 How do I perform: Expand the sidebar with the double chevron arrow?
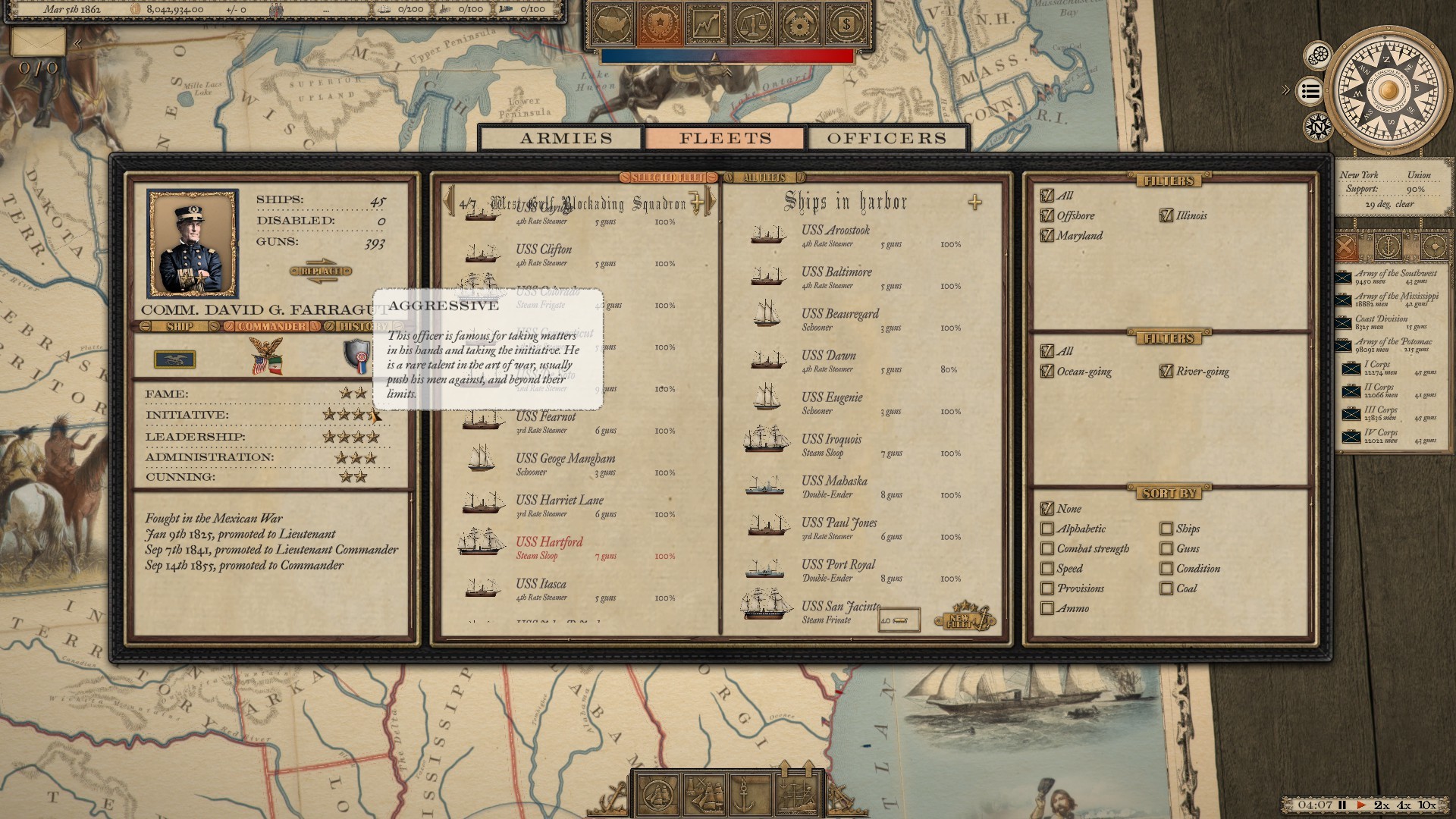pyautogui.click(x=1286, y=89)
